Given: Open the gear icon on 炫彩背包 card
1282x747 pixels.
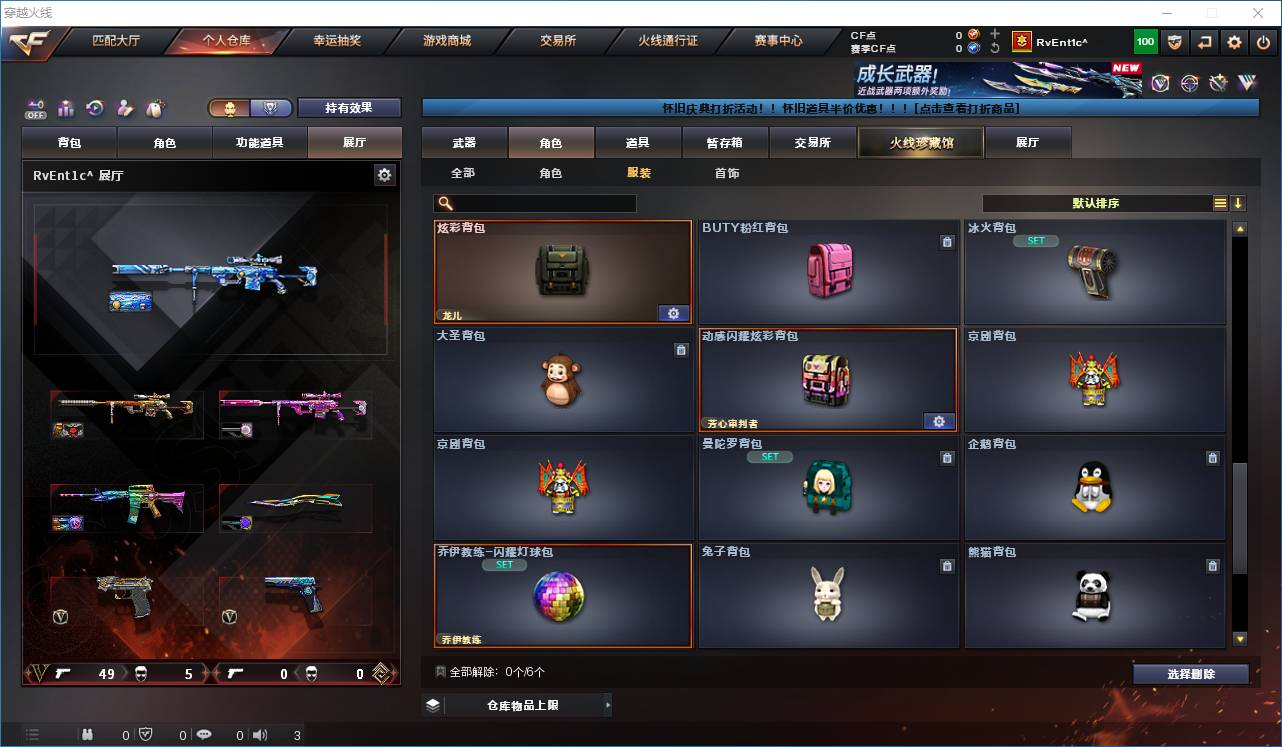Looking at the screenshot, I should (673, 313).
